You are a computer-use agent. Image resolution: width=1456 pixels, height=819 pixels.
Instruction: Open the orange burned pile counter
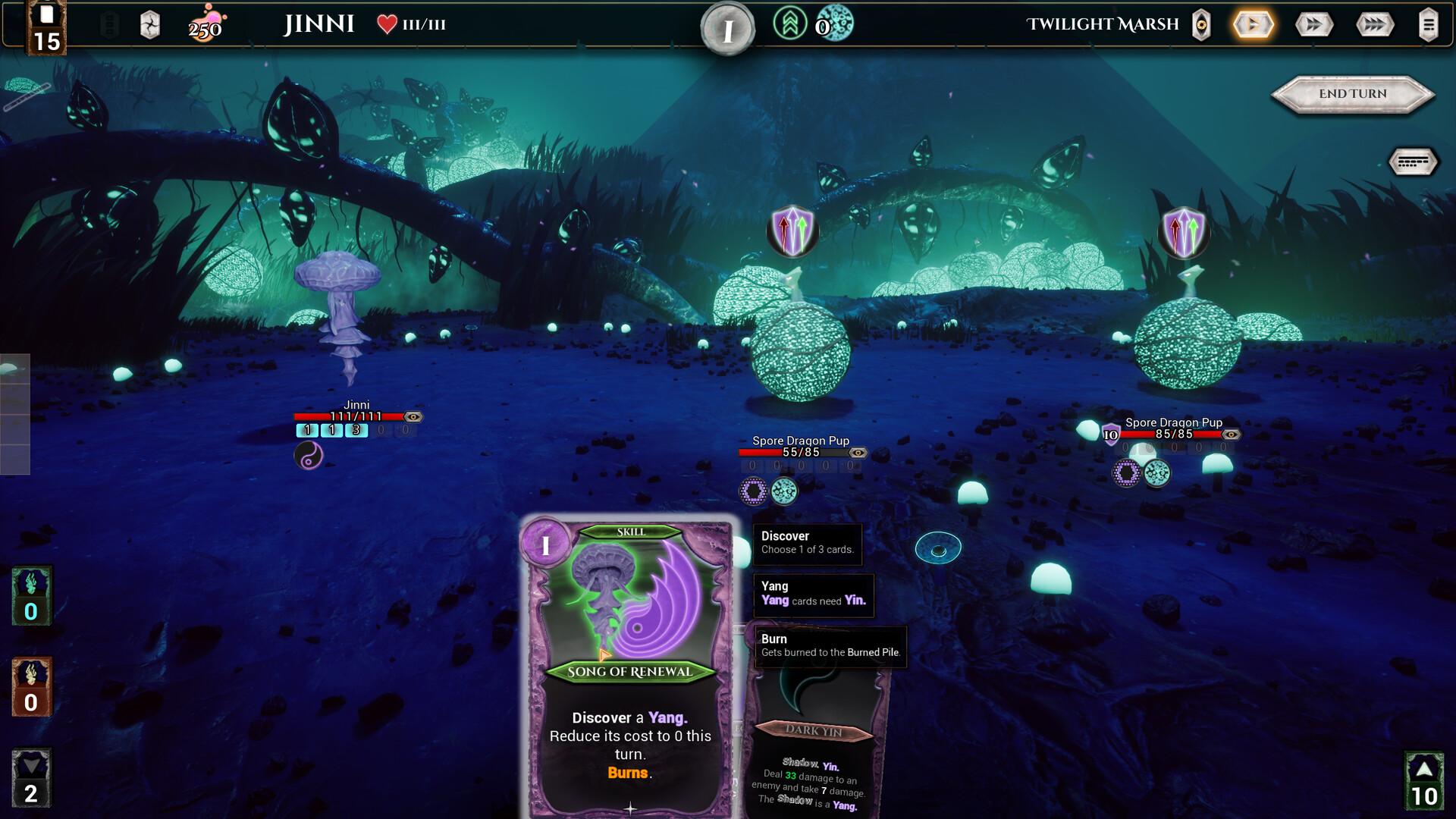click(31, 688)
